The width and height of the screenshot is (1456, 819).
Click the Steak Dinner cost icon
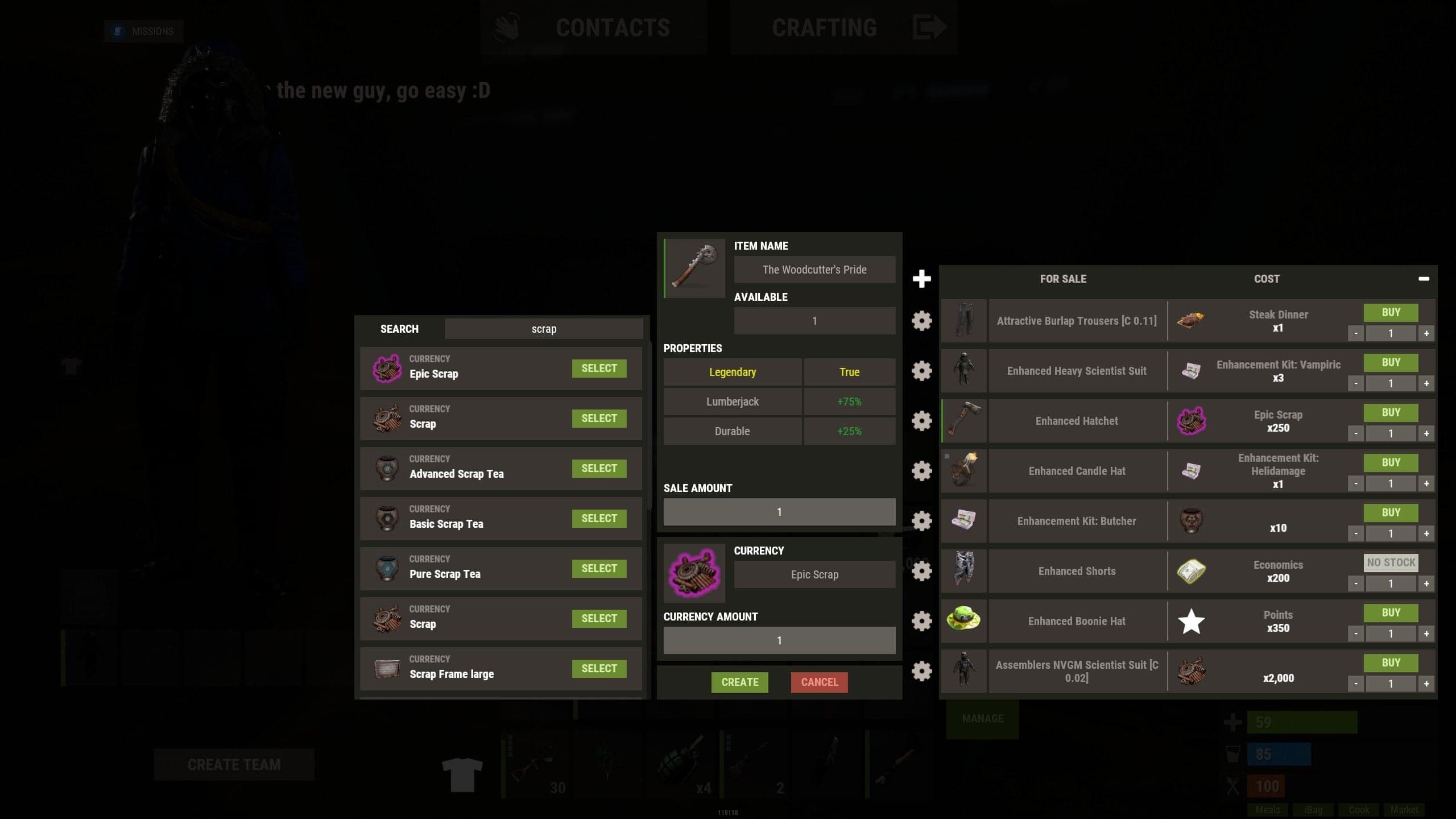[x=1190, y=321]
